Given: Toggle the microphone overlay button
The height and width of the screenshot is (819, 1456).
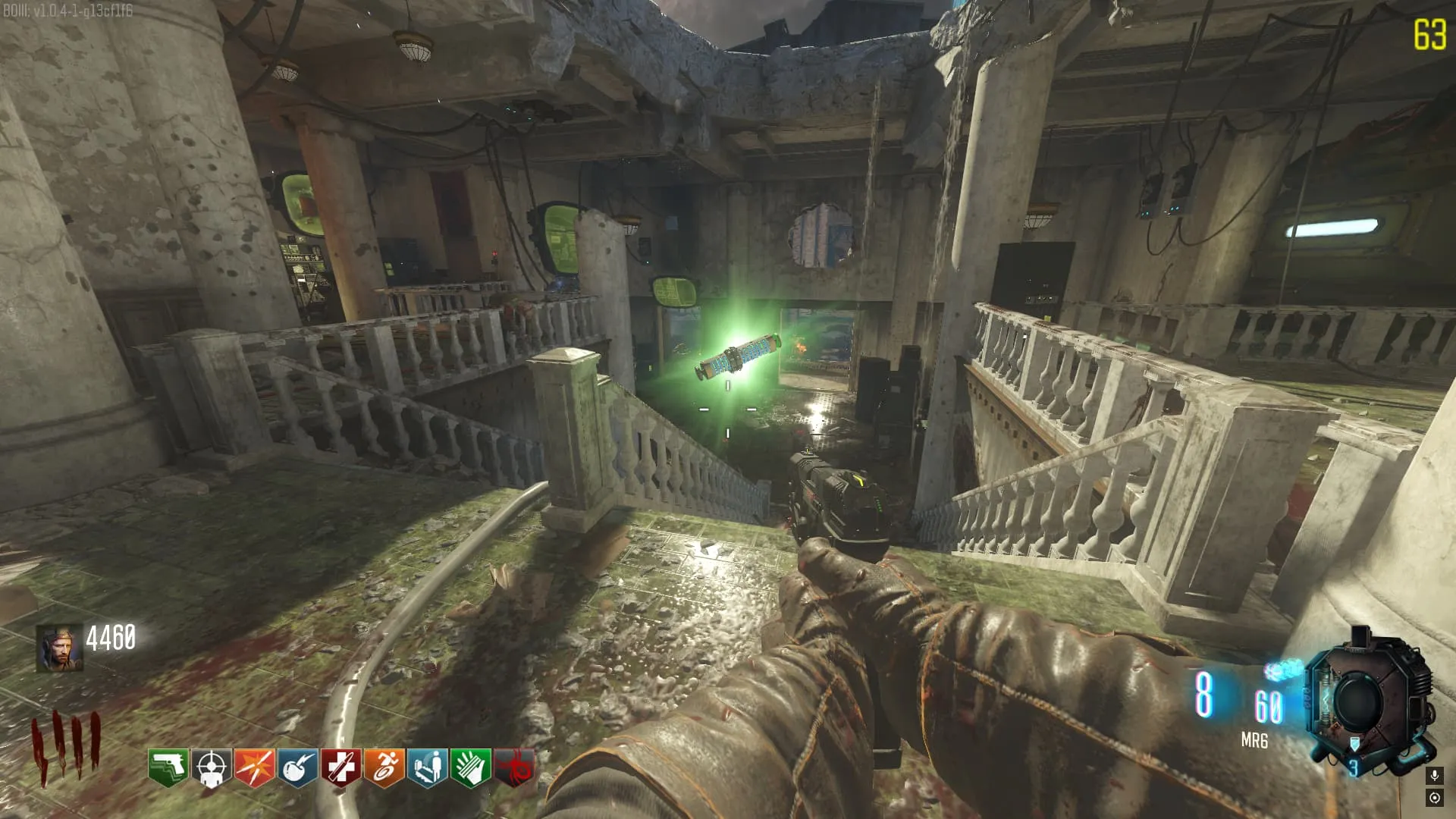Looking at the screenshot, I should (x=1434, y=775).
